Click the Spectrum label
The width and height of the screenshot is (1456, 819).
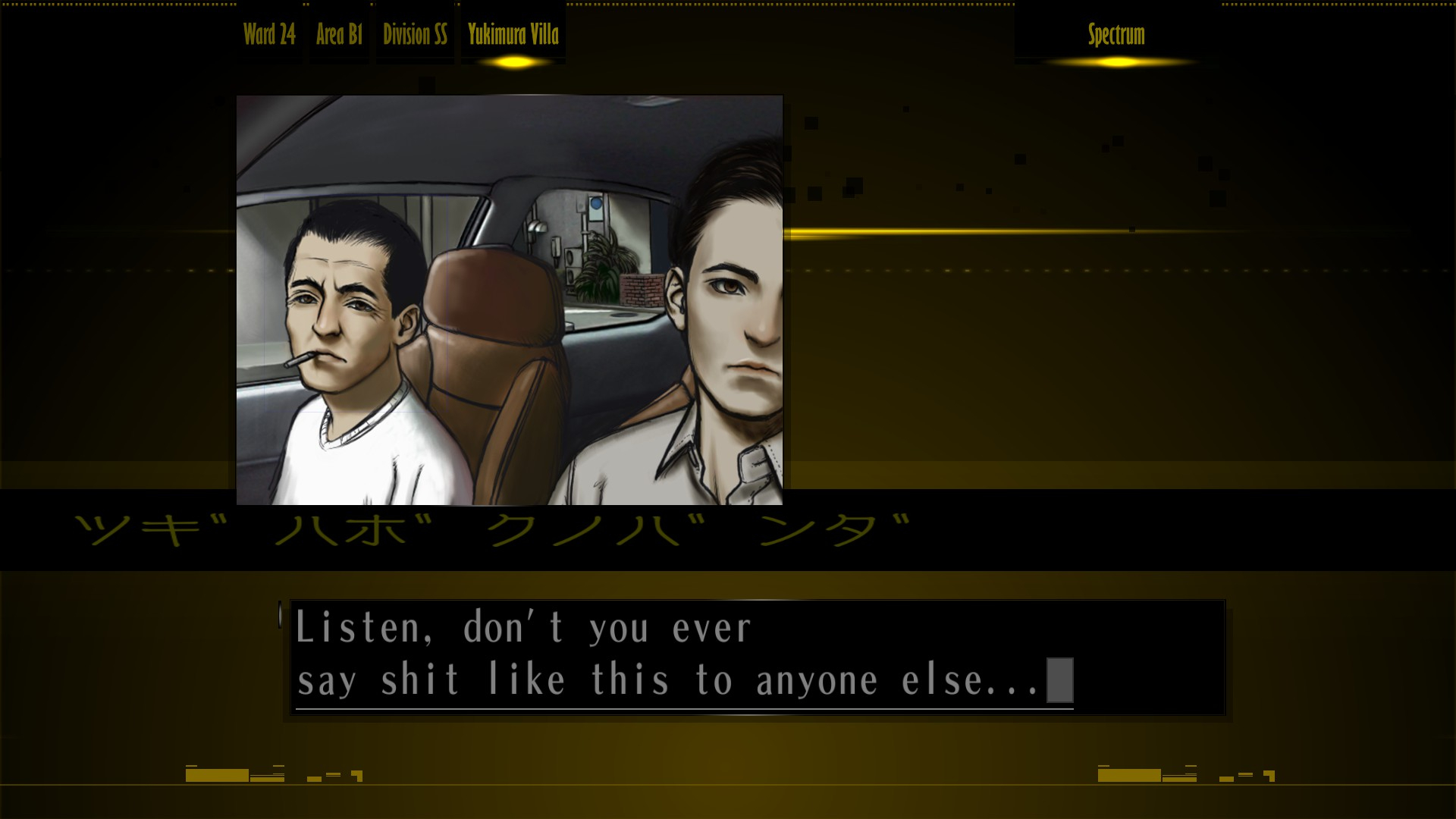coord(1116,34)
